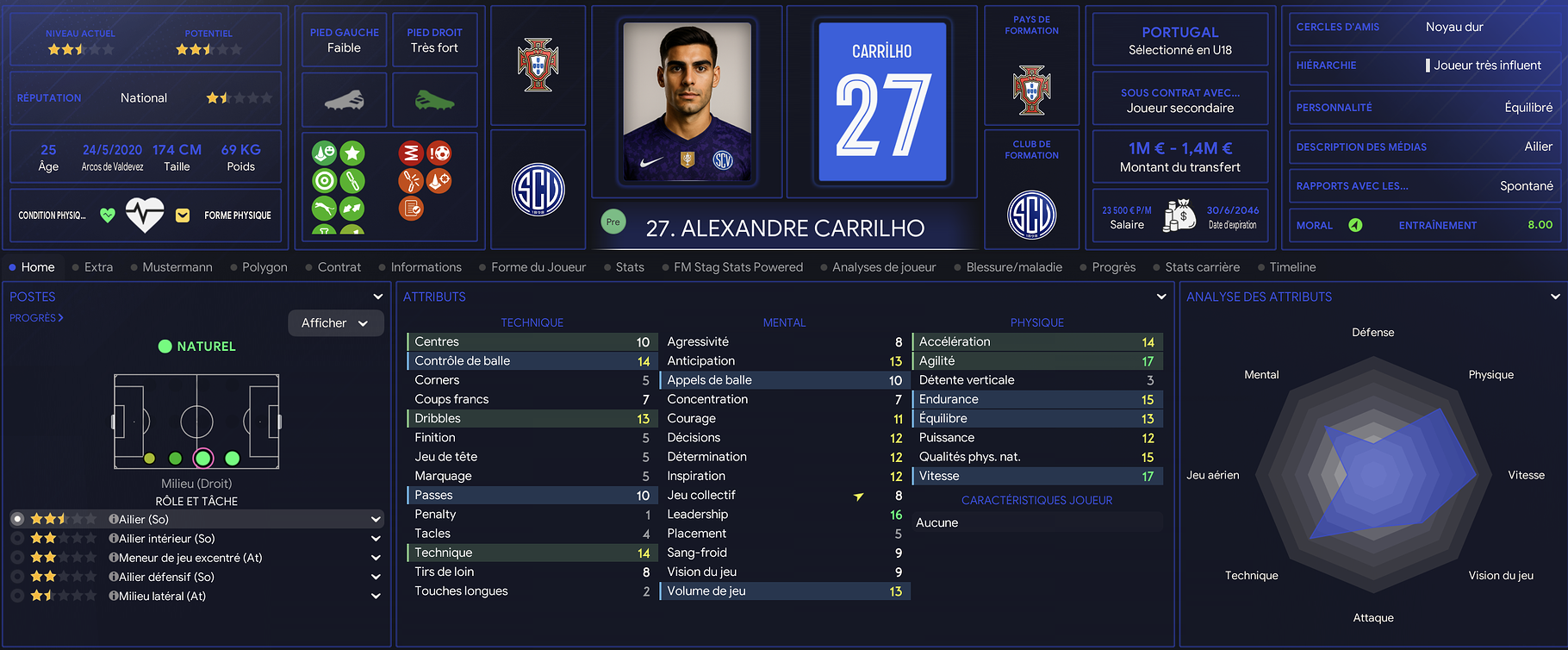
Task: Expand the Attributs panel dropdown arrow
Action: click(x=1161, y=297)
